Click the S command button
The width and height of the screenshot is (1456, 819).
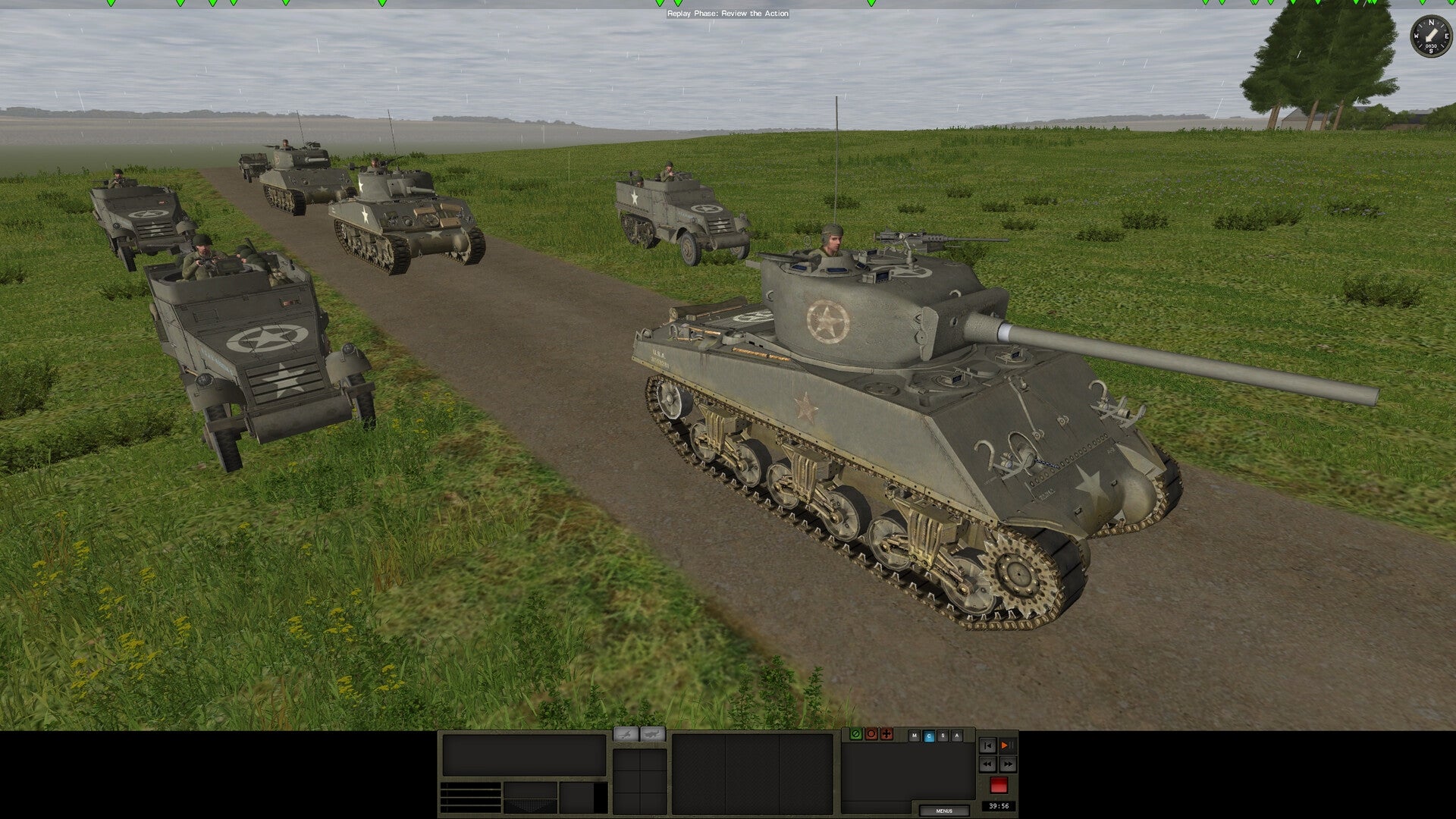pos(943,736)
